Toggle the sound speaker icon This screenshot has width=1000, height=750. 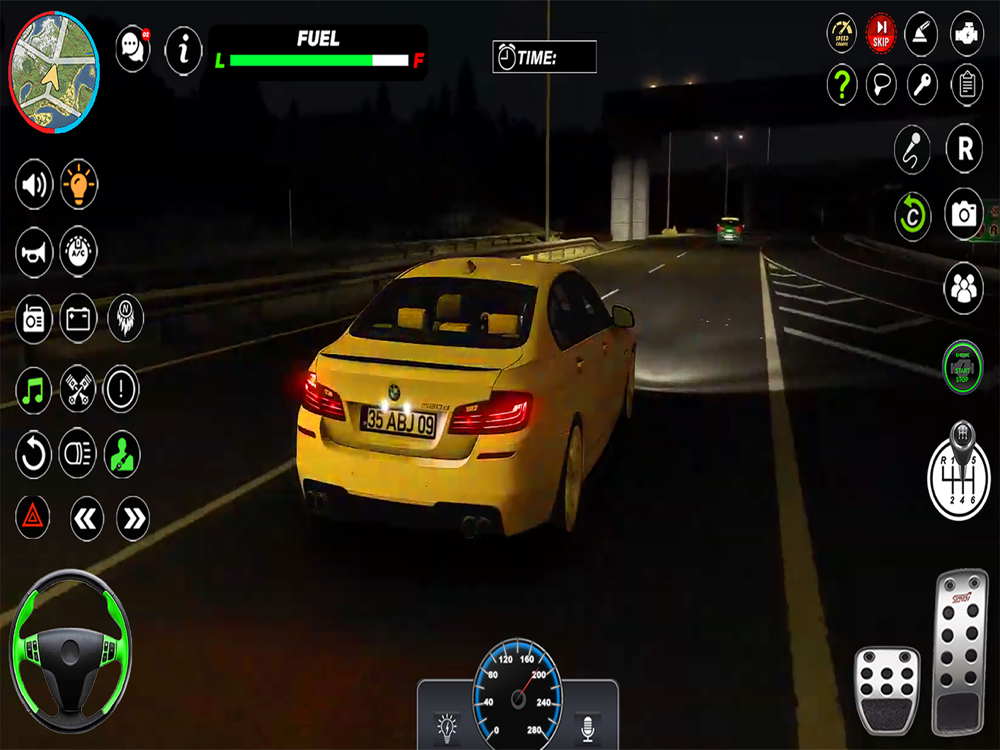[x=34, y=185]
